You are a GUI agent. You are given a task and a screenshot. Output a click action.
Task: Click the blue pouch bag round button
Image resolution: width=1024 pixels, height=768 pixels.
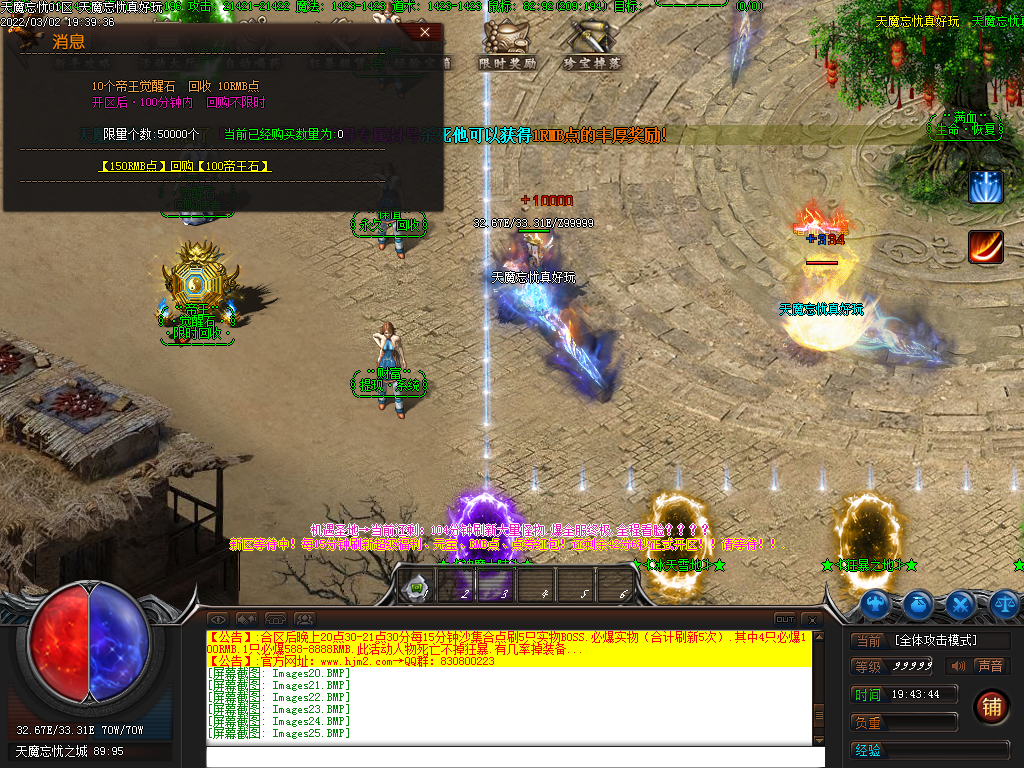tap(918, 603)
